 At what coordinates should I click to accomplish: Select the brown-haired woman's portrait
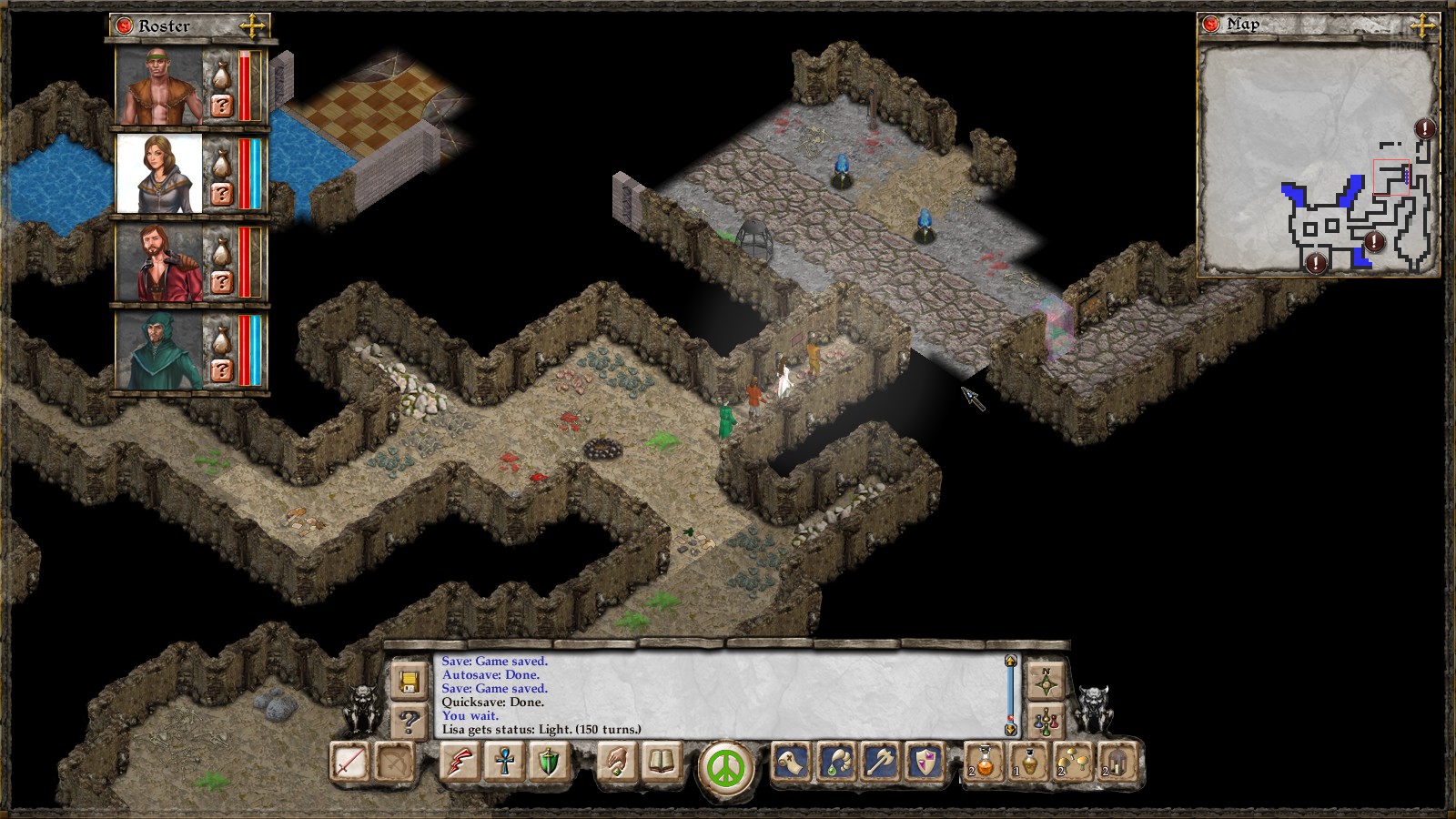[x=159, y=174]
